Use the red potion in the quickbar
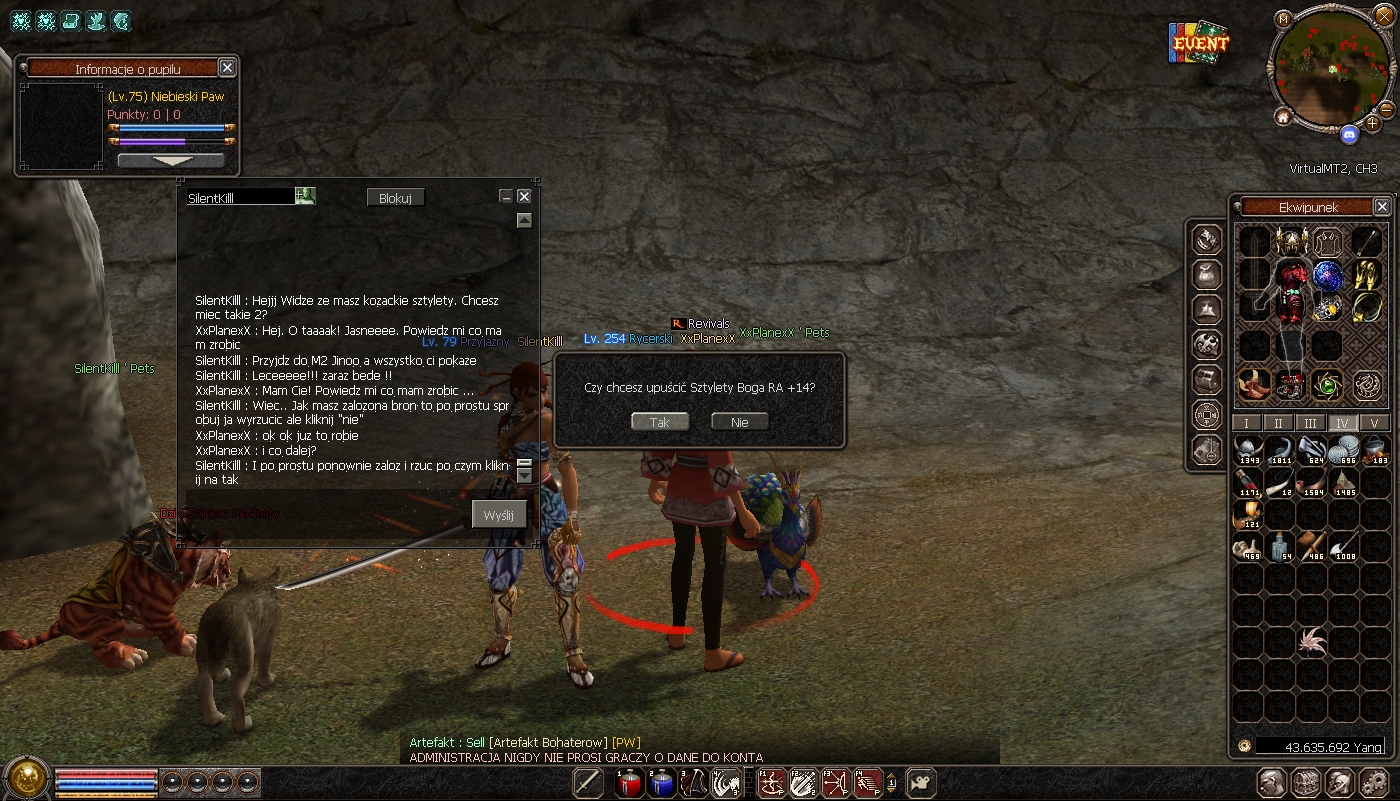Viewport: 1400px width, 801px height. 629,783
